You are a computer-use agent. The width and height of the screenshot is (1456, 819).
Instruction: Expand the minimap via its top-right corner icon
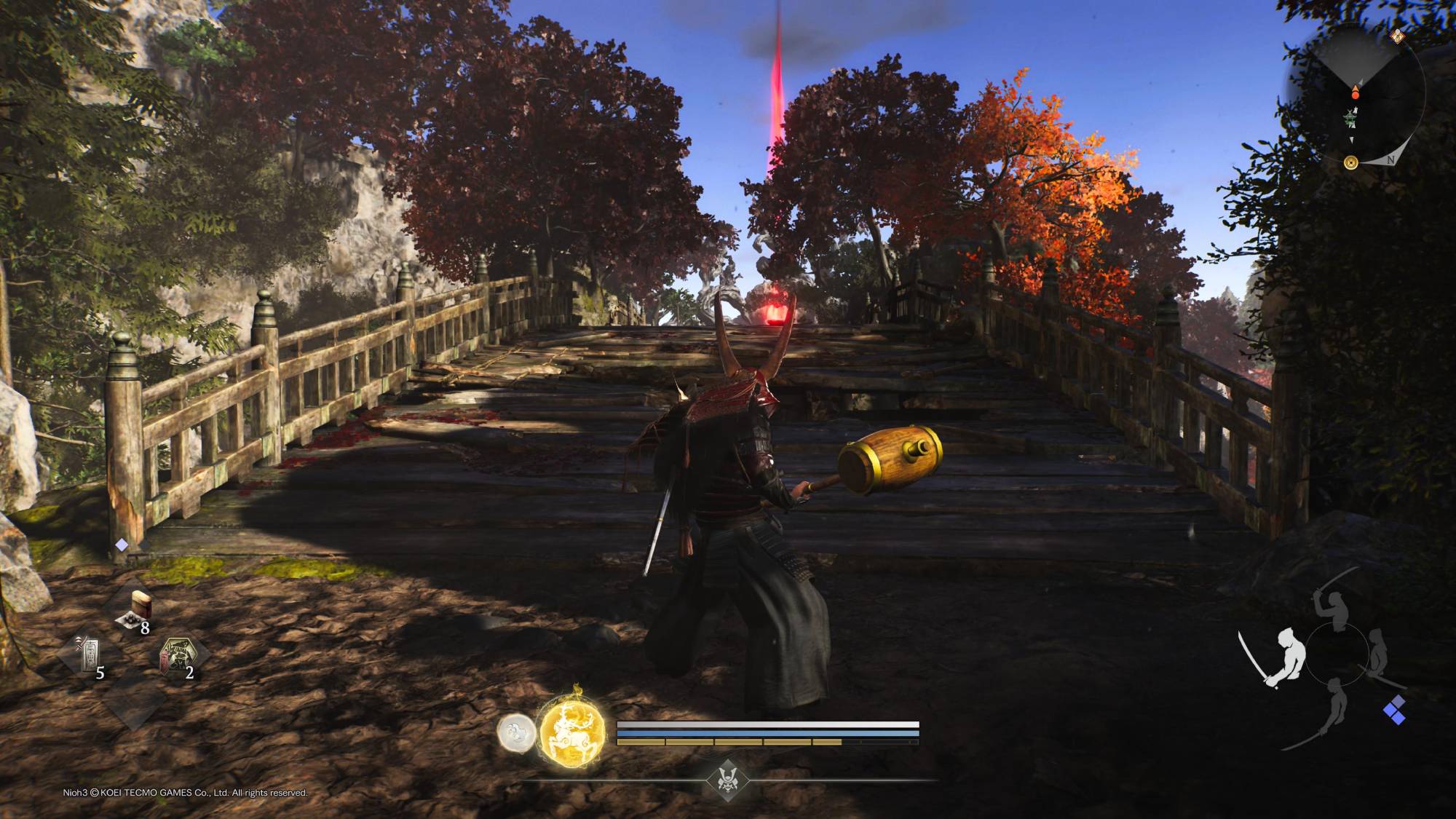tap(1398, 35)
